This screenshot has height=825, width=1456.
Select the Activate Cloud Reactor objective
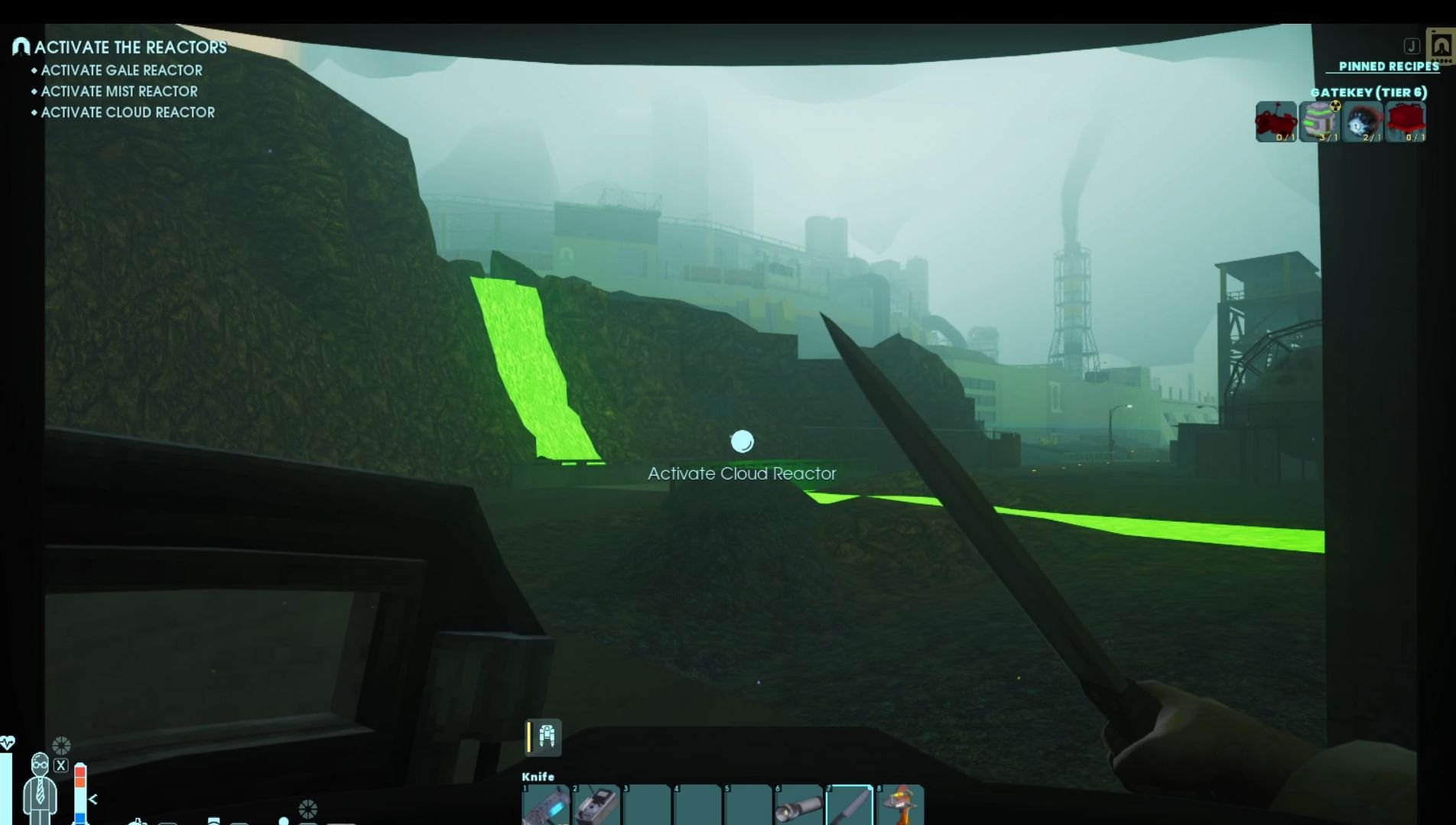pyautogui.click(x=127, y=112)
